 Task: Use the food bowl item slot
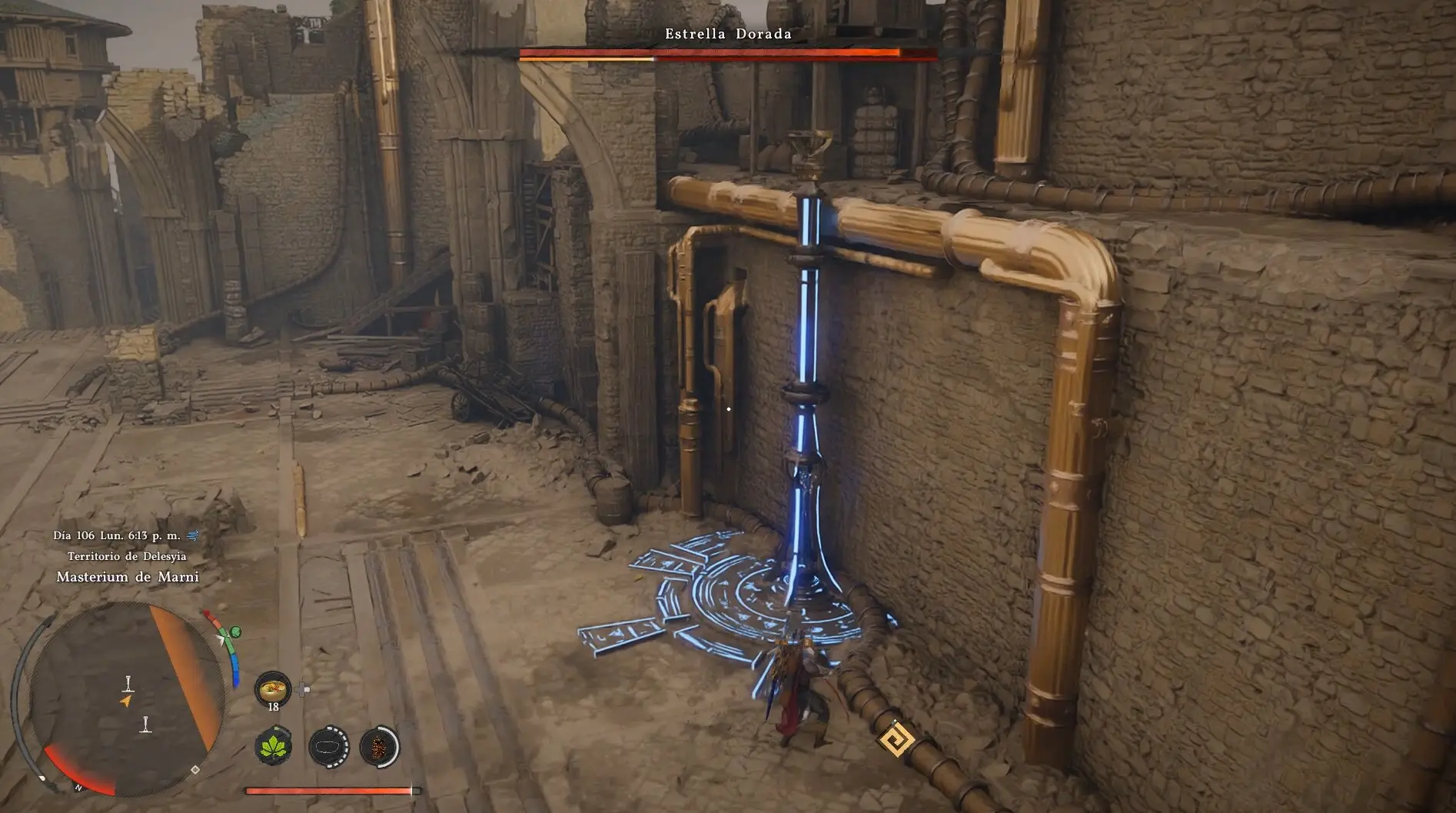tap(272, 688)
